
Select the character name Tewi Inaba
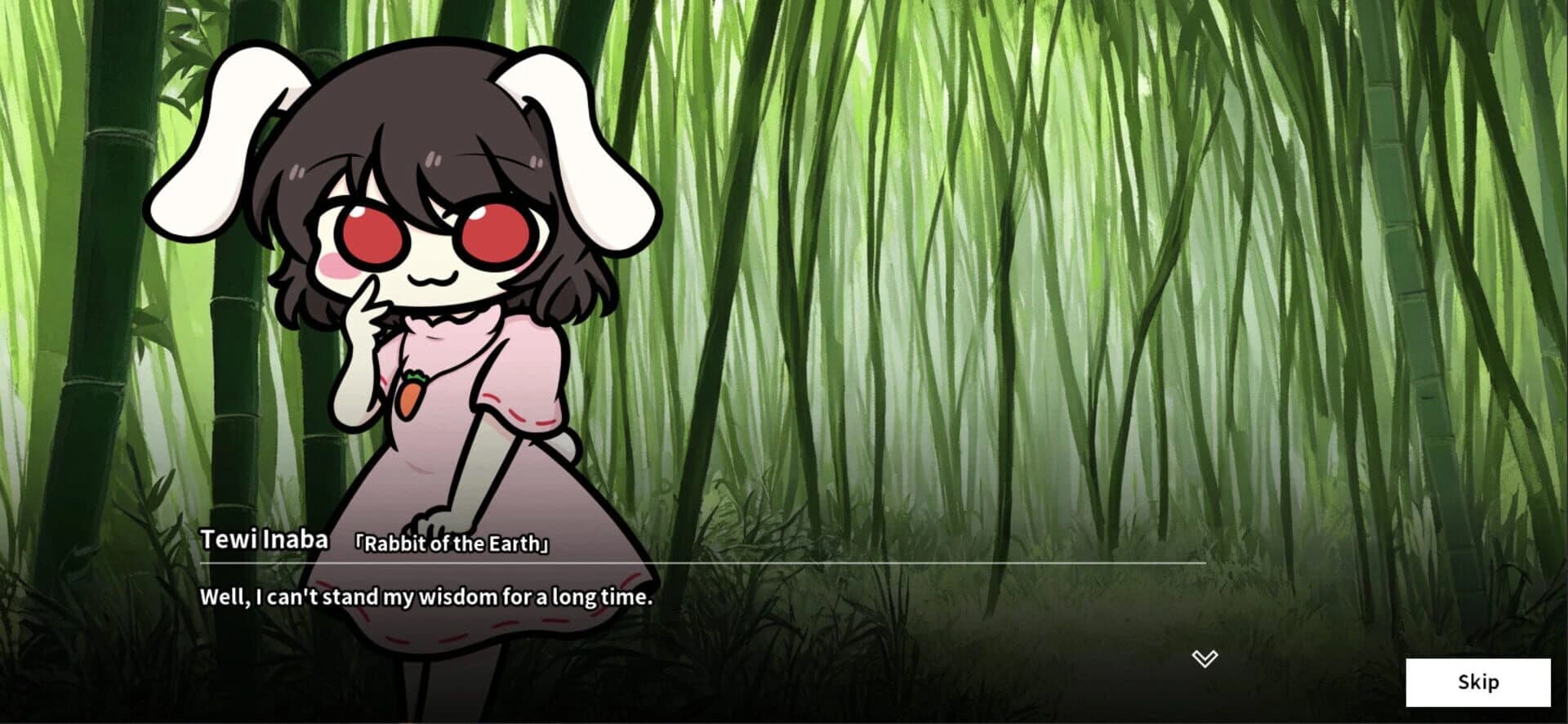click(x=266, y=539)
